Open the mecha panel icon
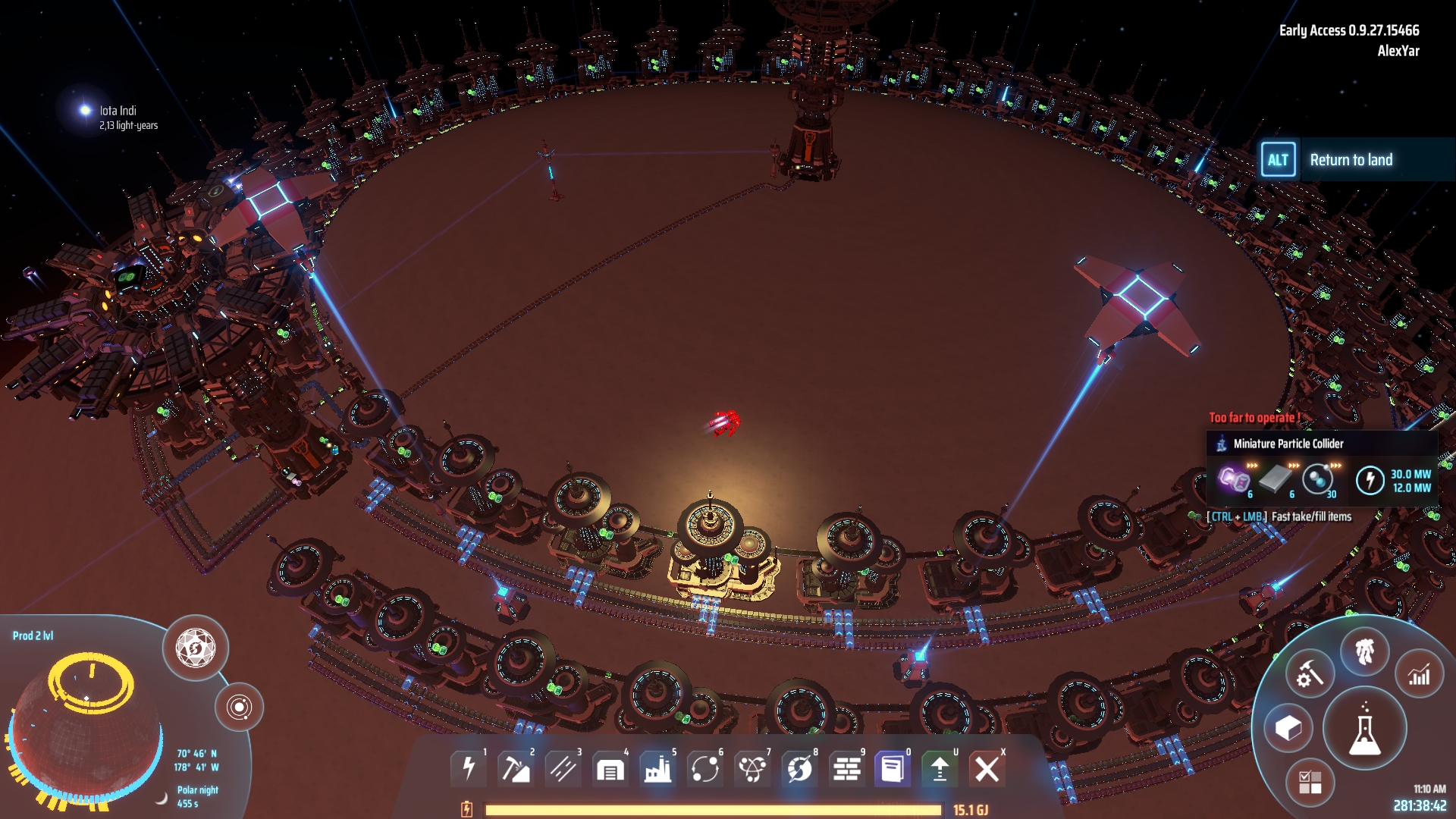 [1364, 651]
